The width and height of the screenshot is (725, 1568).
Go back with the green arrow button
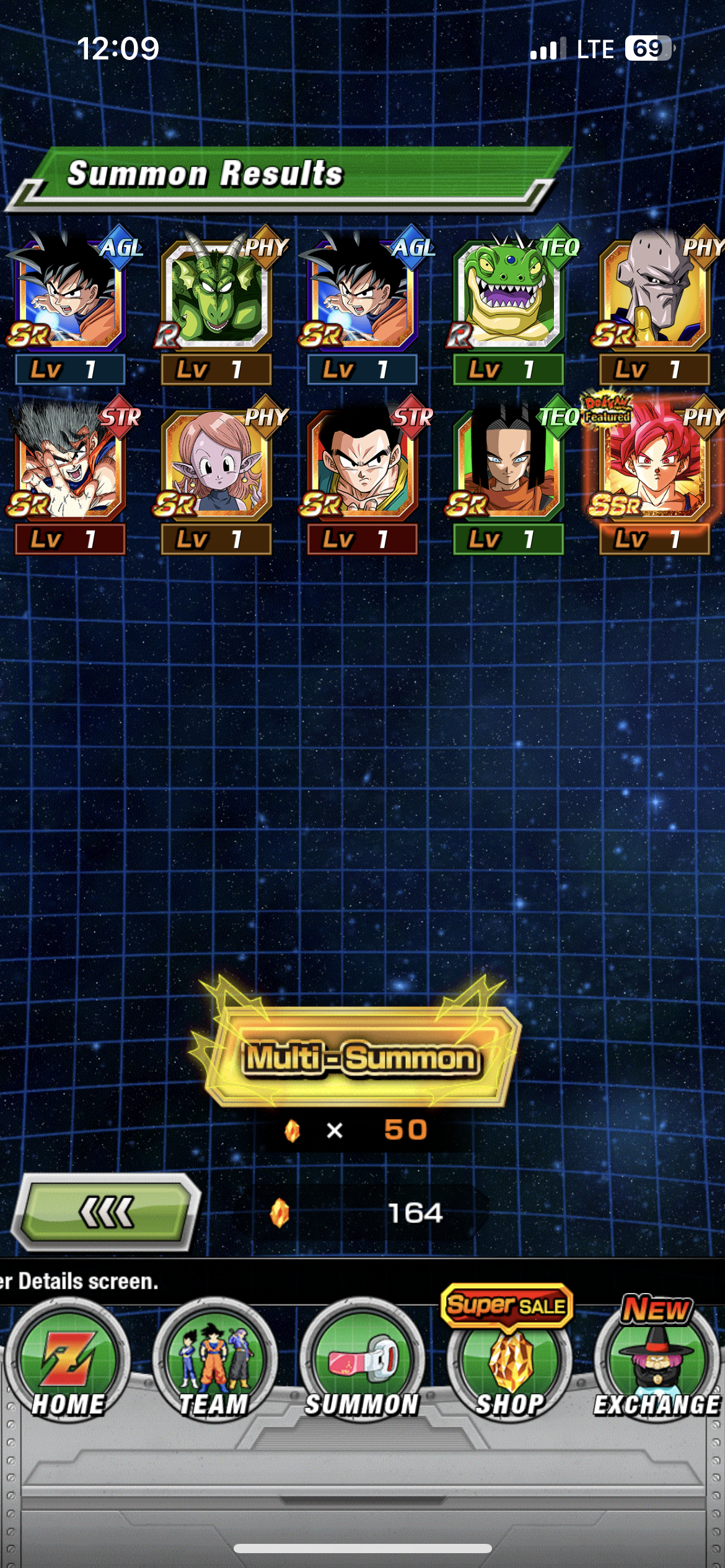click(x=107, y=1212)
